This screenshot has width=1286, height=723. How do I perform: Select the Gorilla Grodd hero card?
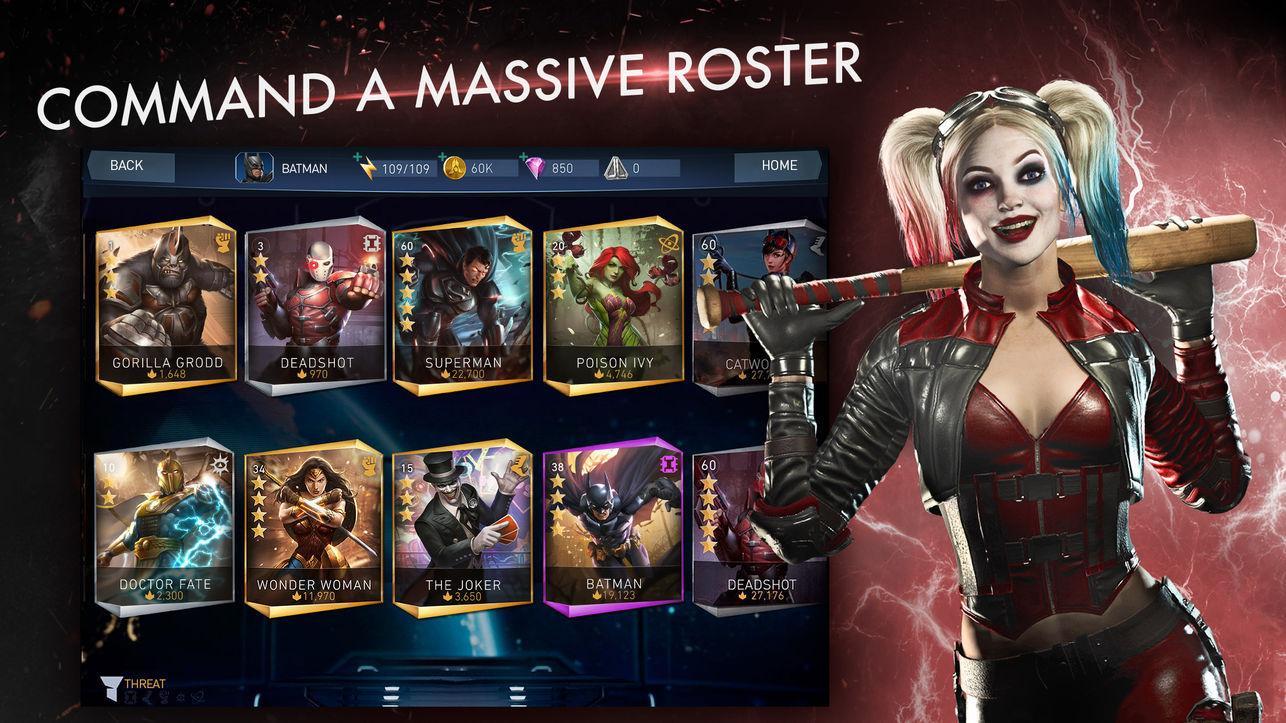click(x=165, y=303)
